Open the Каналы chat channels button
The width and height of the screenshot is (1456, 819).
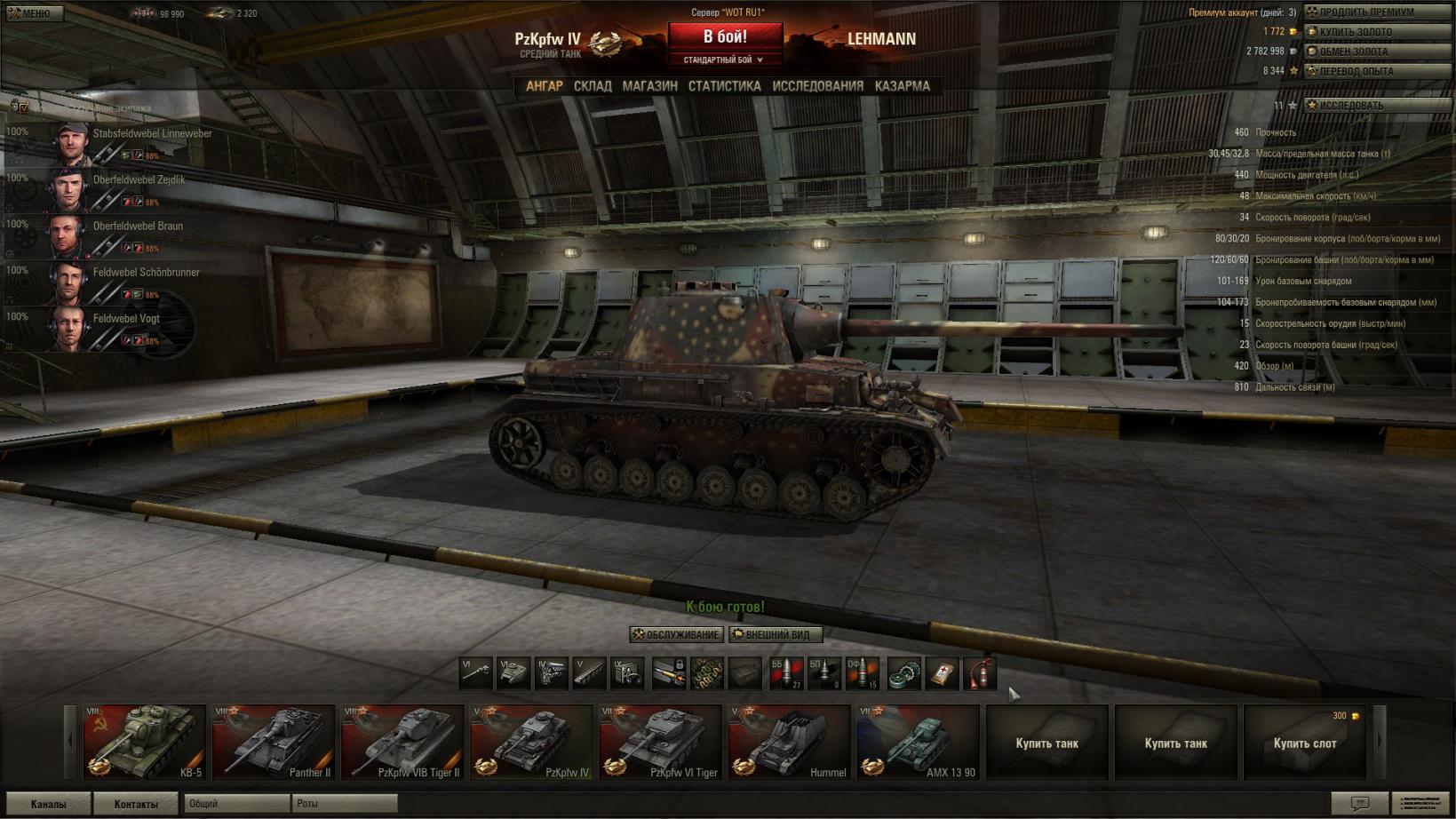48,804
